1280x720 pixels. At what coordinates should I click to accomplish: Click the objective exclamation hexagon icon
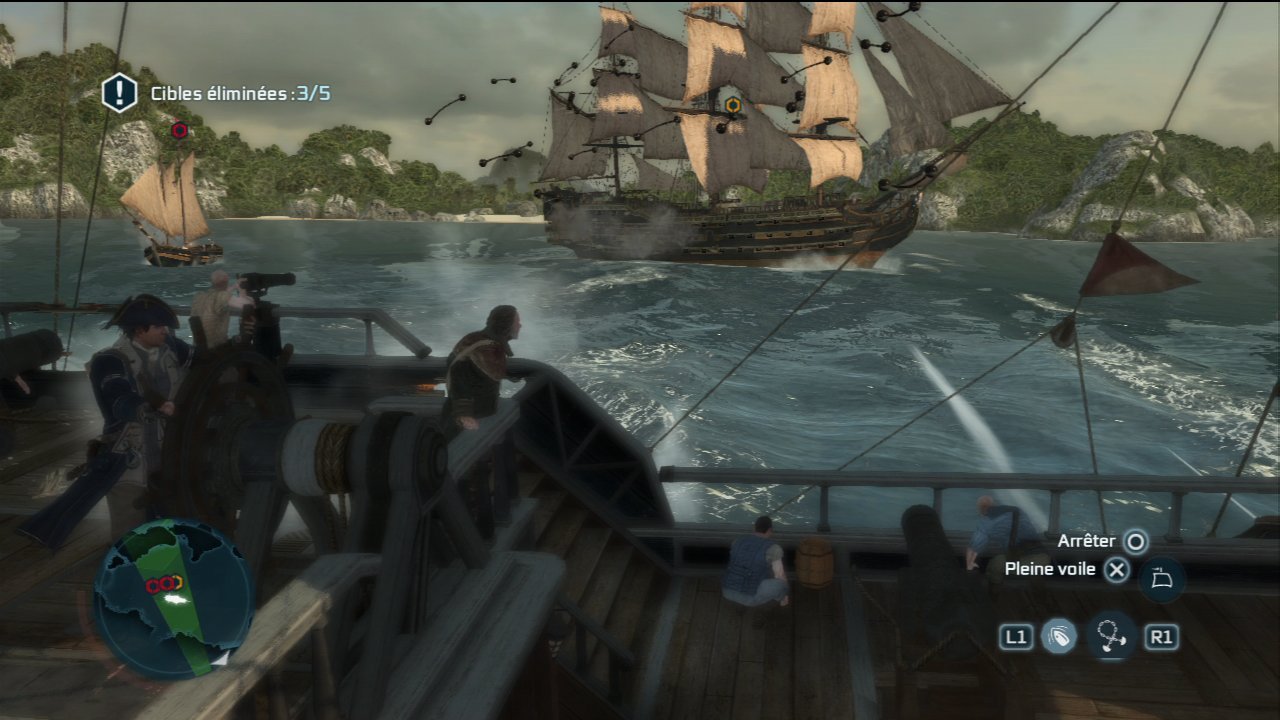tap(119, 93)
